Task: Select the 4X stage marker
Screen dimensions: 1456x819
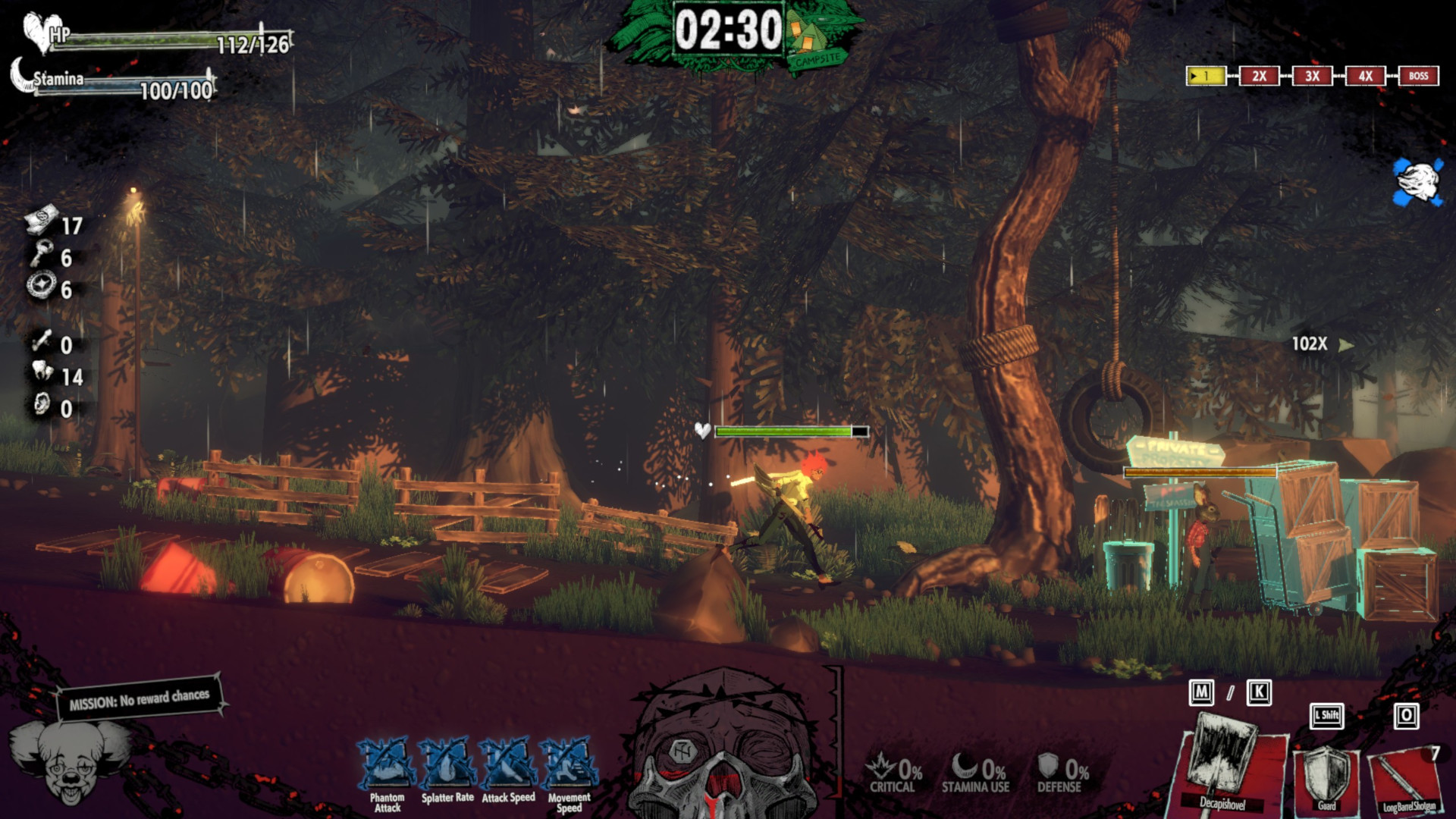Action: tap(1365, 76)
